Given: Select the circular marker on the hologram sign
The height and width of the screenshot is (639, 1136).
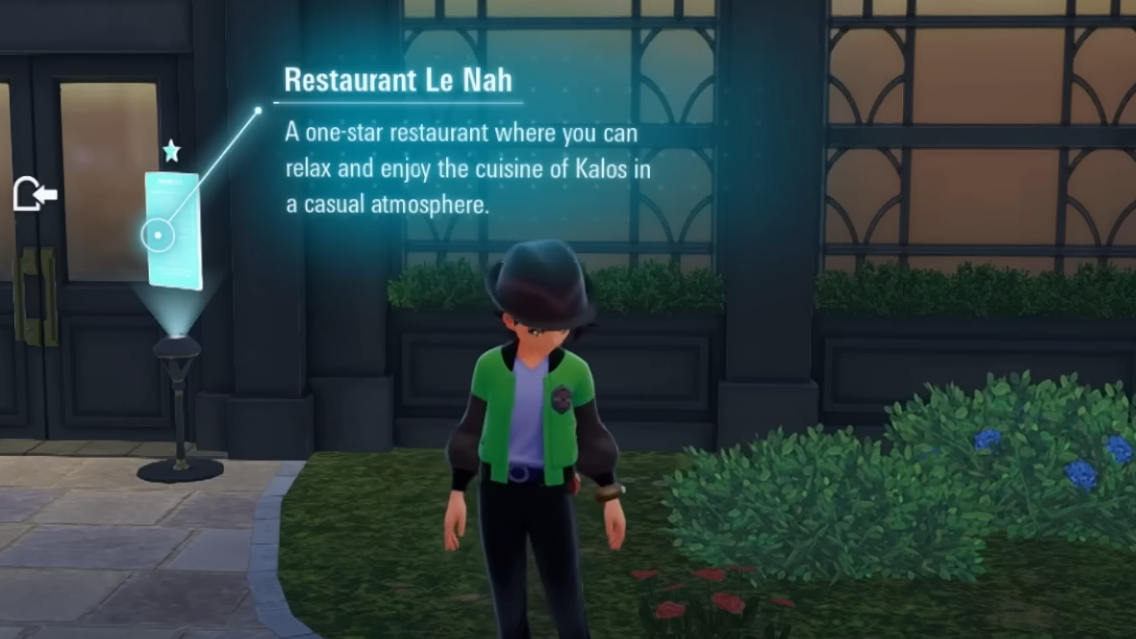Looking at the screenshot, I should click(x=158, y=236).
